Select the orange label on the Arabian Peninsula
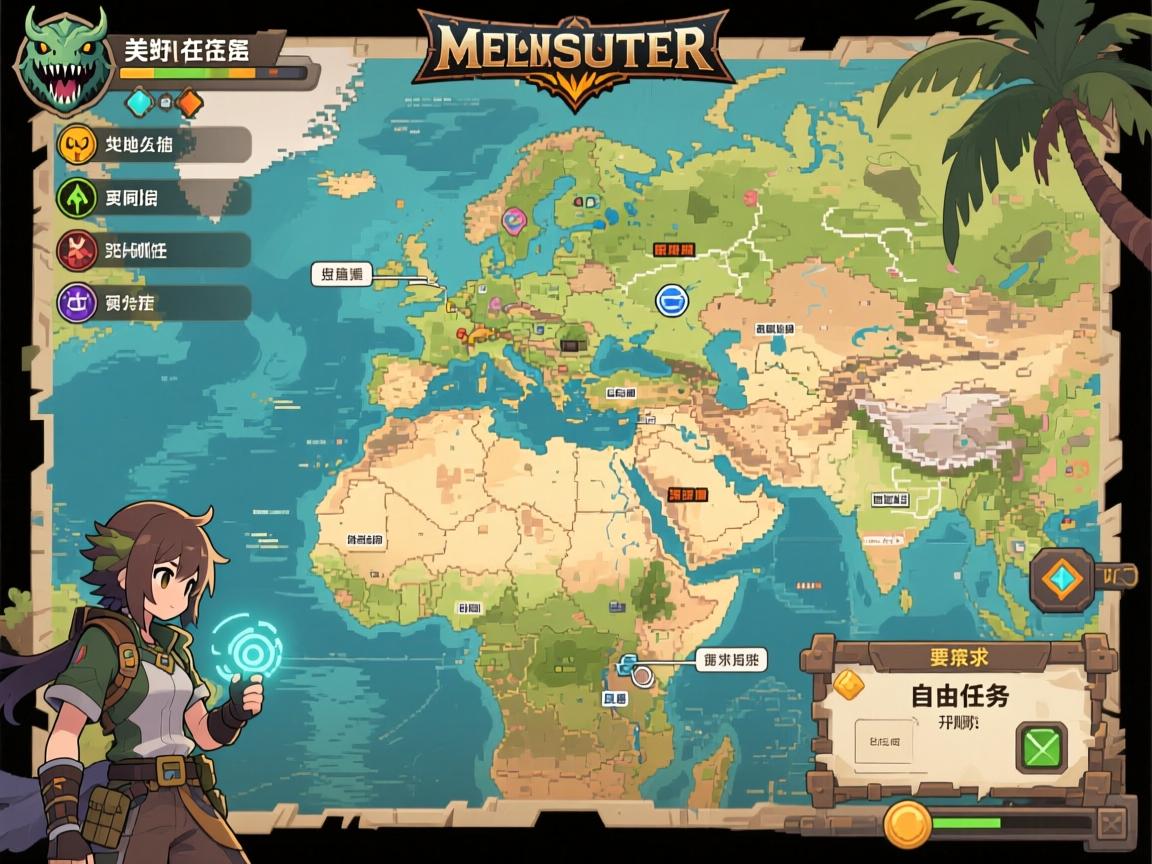1152x864 pixels. [x=688, y=494]
